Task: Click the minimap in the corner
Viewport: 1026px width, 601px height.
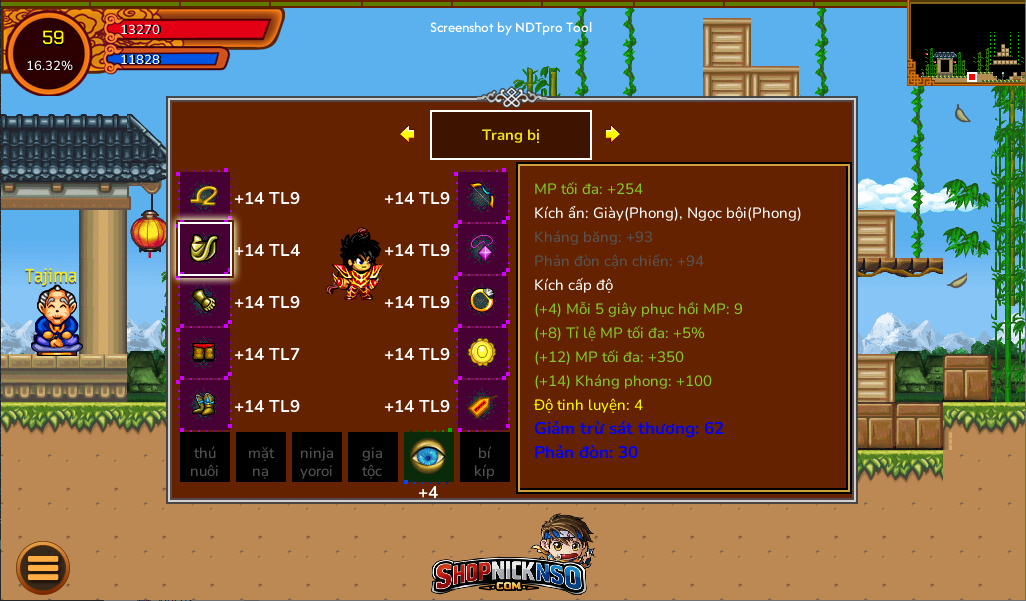Action: point(965,43)
